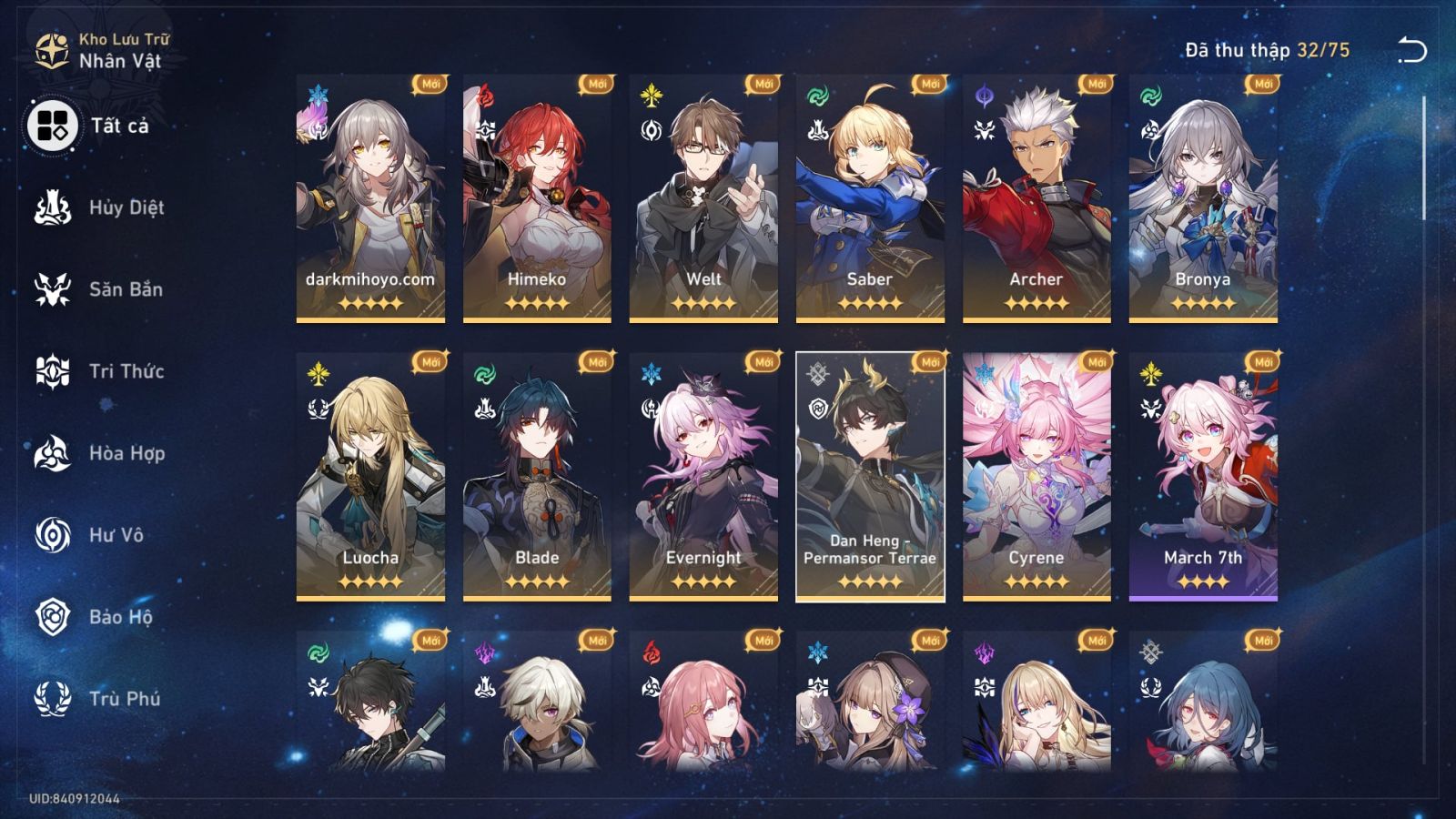Select the Hòa Hợp (Harmony) path icon
1456x819 pixels.
pos(53,453)
